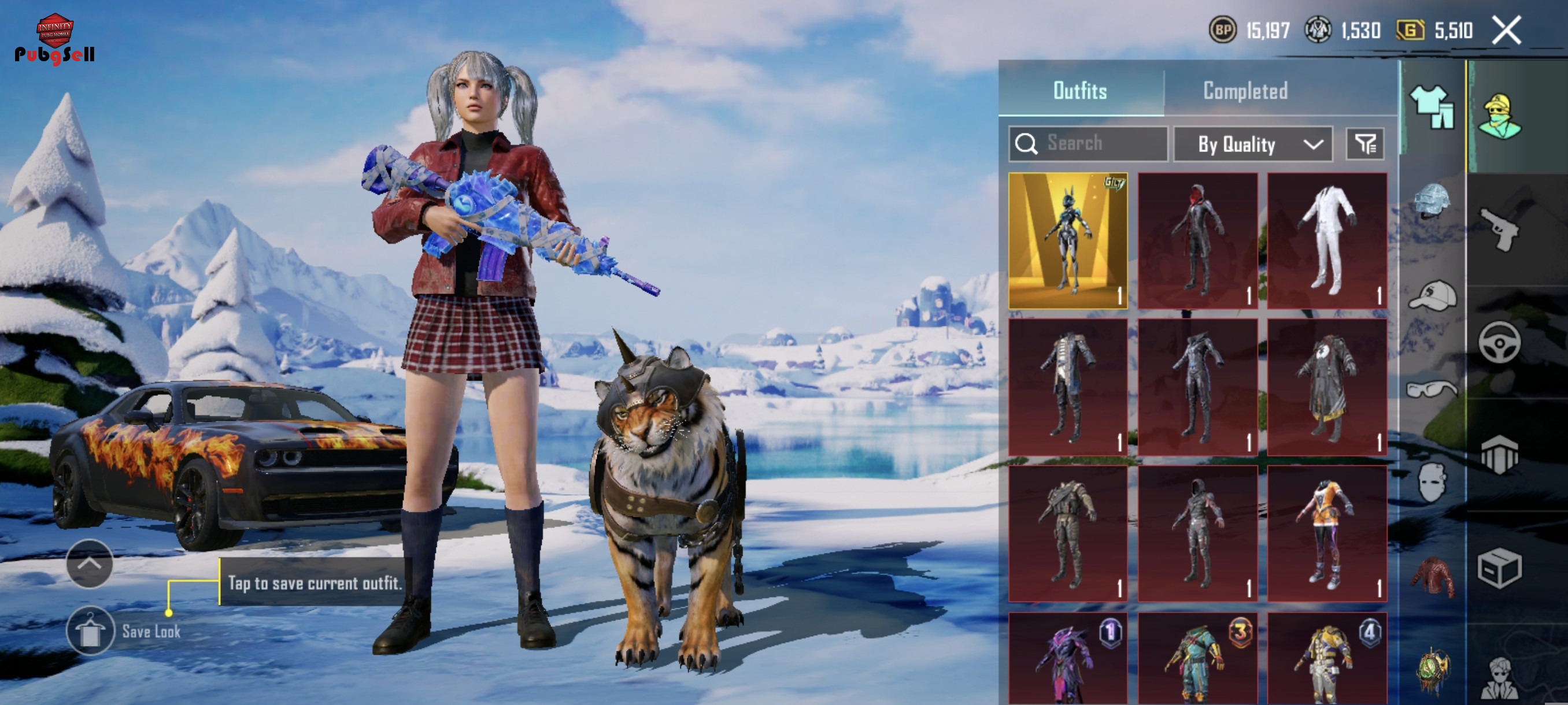Screen dimensions: 1568x705
Task: Select the Outfits tab
Action: click(1080, 91)
